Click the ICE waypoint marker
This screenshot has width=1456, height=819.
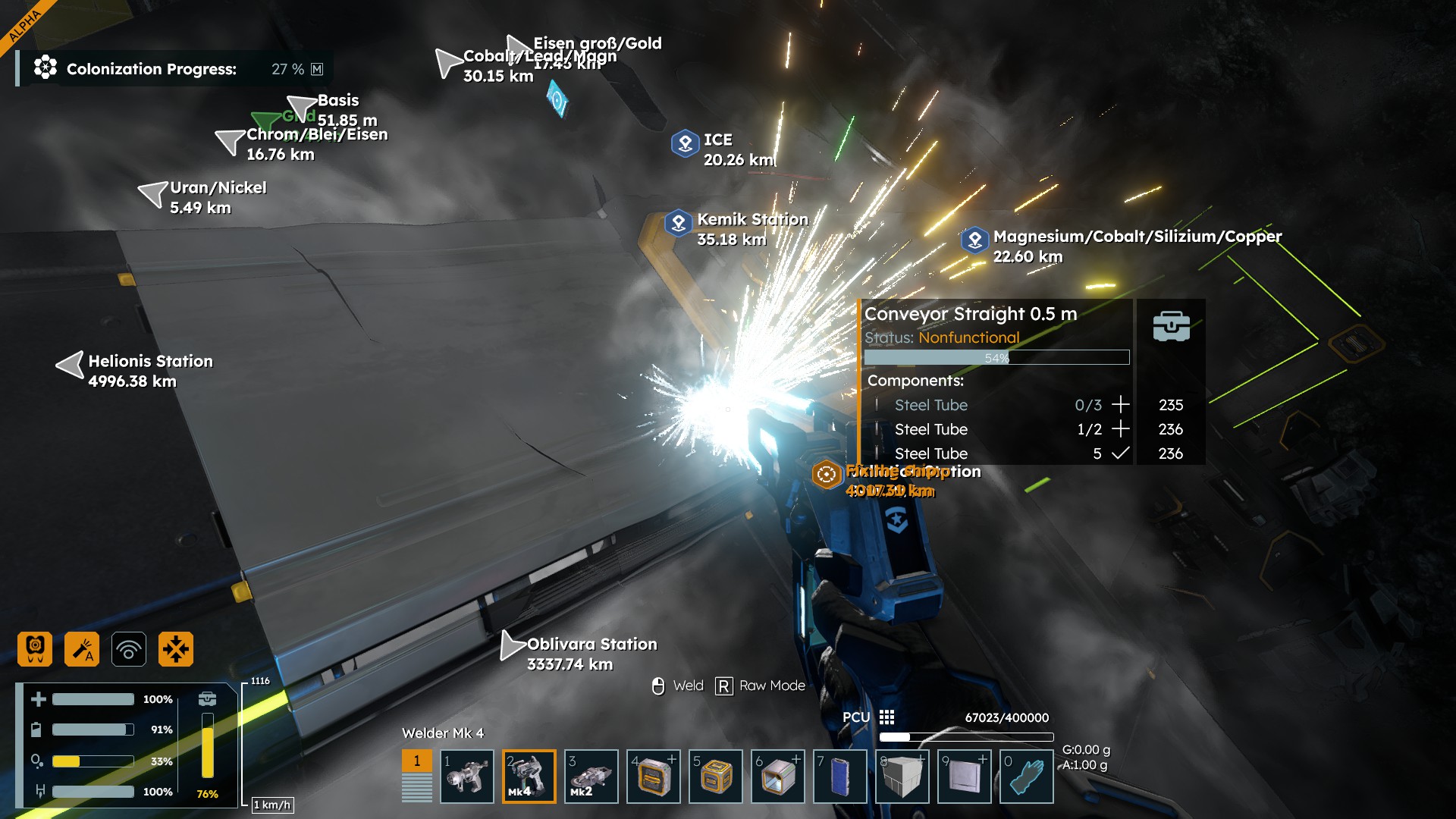click(685, 143)
